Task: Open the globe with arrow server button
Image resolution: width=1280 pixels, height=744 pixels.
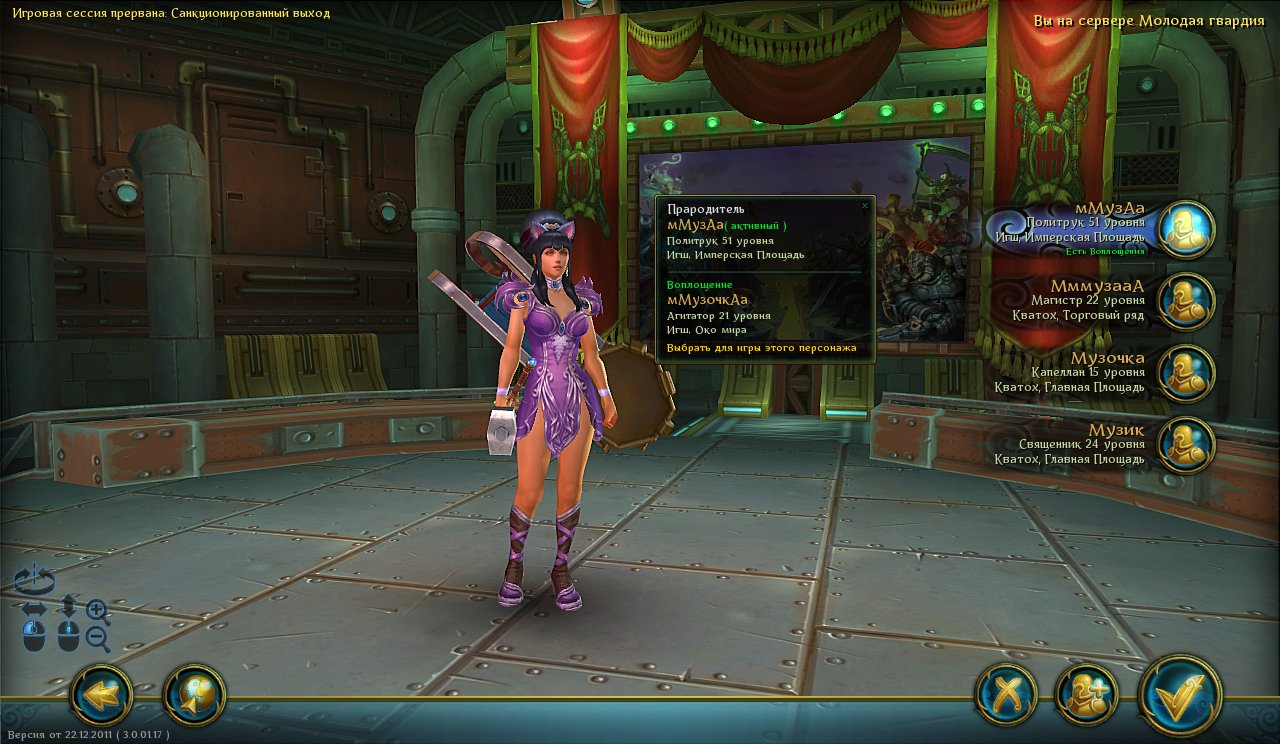Action: click(x=194, y=694)
